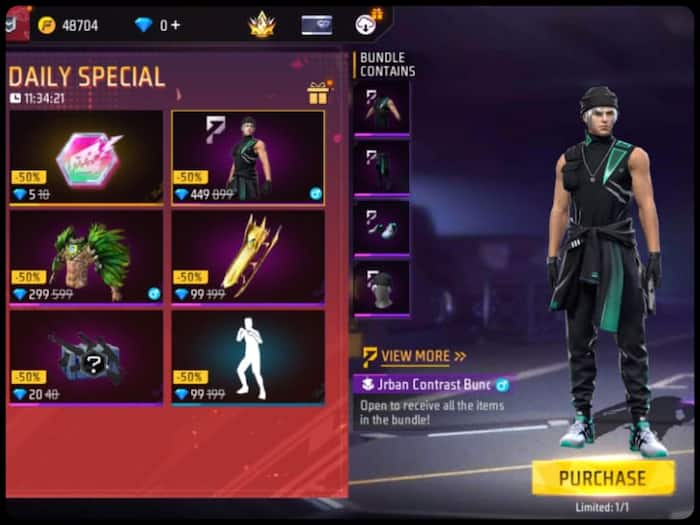700x525 pixels.
Task: Preview the bundle's pants item
Action: [x=381, y=166]
